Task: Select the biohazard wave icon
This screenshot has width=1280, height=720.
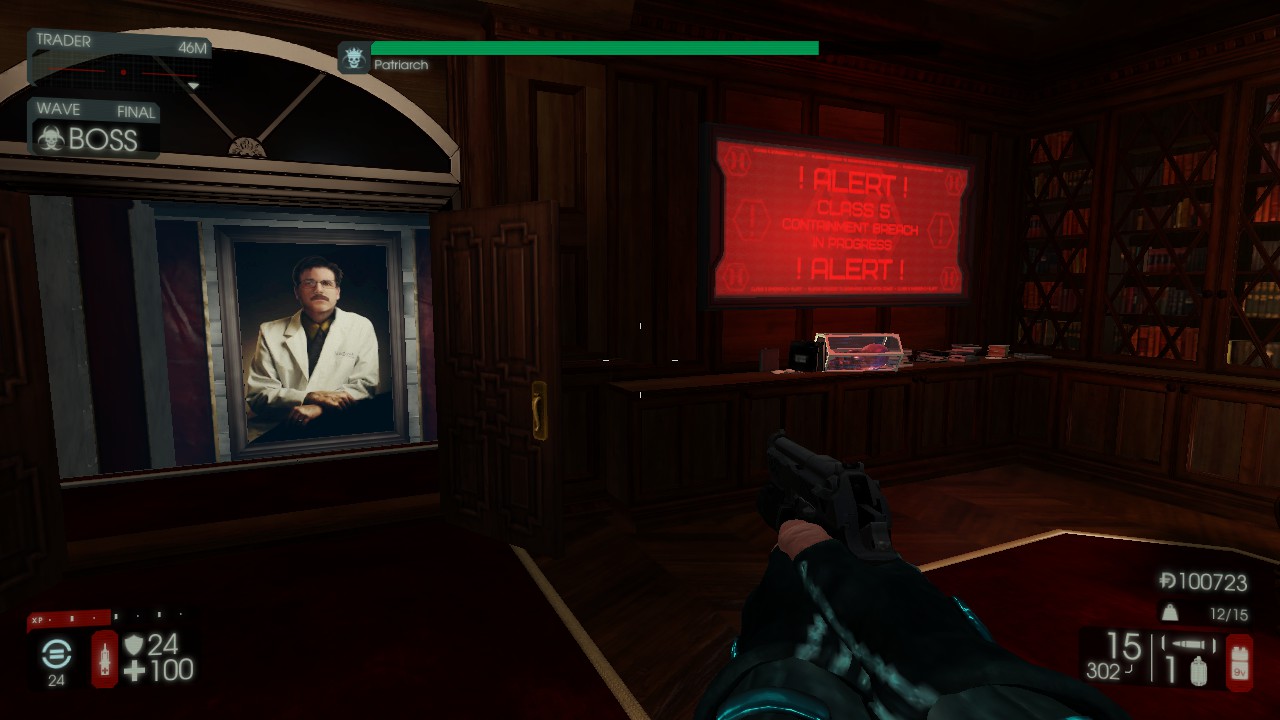Action: pos(49,139)
